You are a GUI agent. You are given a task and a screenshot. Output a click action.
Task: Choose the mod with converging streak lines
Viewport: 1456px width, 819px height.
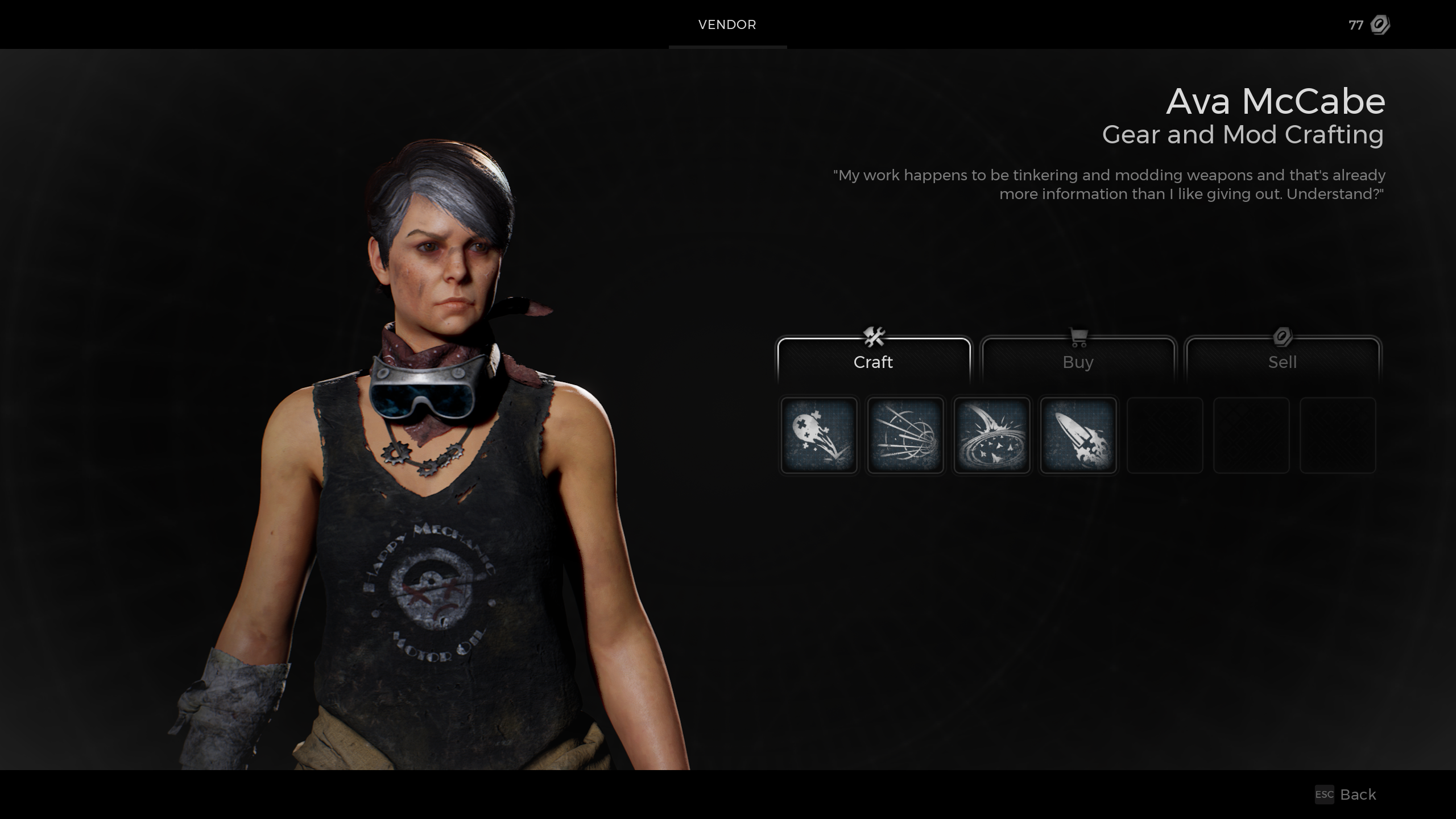pyautogui.click(x=905, y=435)
